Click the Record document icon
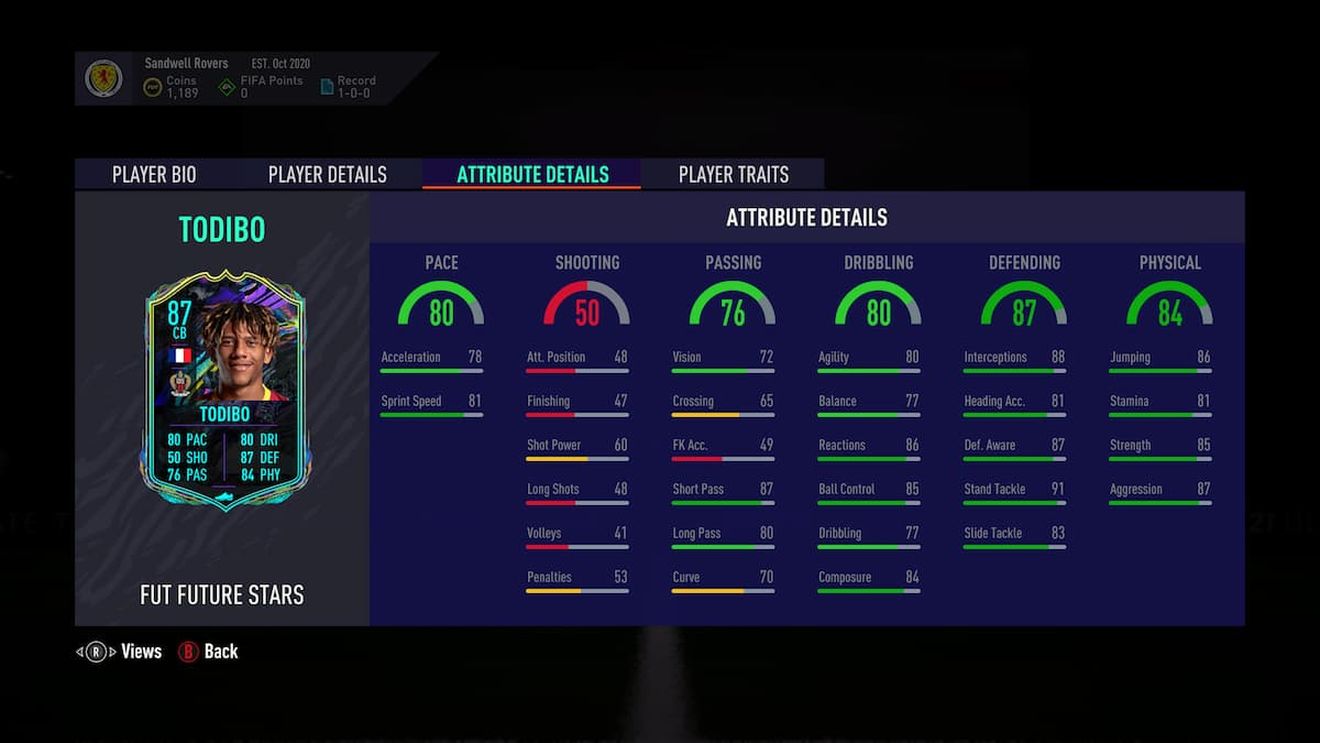 [326, 85]
